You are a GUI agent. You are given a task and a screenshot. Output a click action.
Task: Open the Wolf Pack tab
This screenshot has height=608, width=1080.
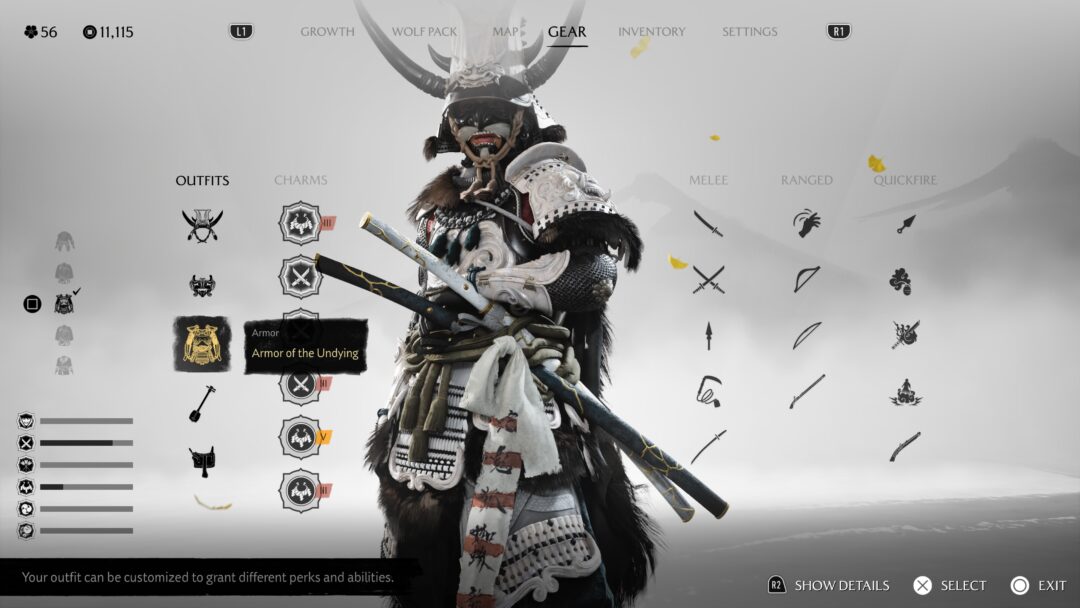pyautogui.click(x=424, y=32)
